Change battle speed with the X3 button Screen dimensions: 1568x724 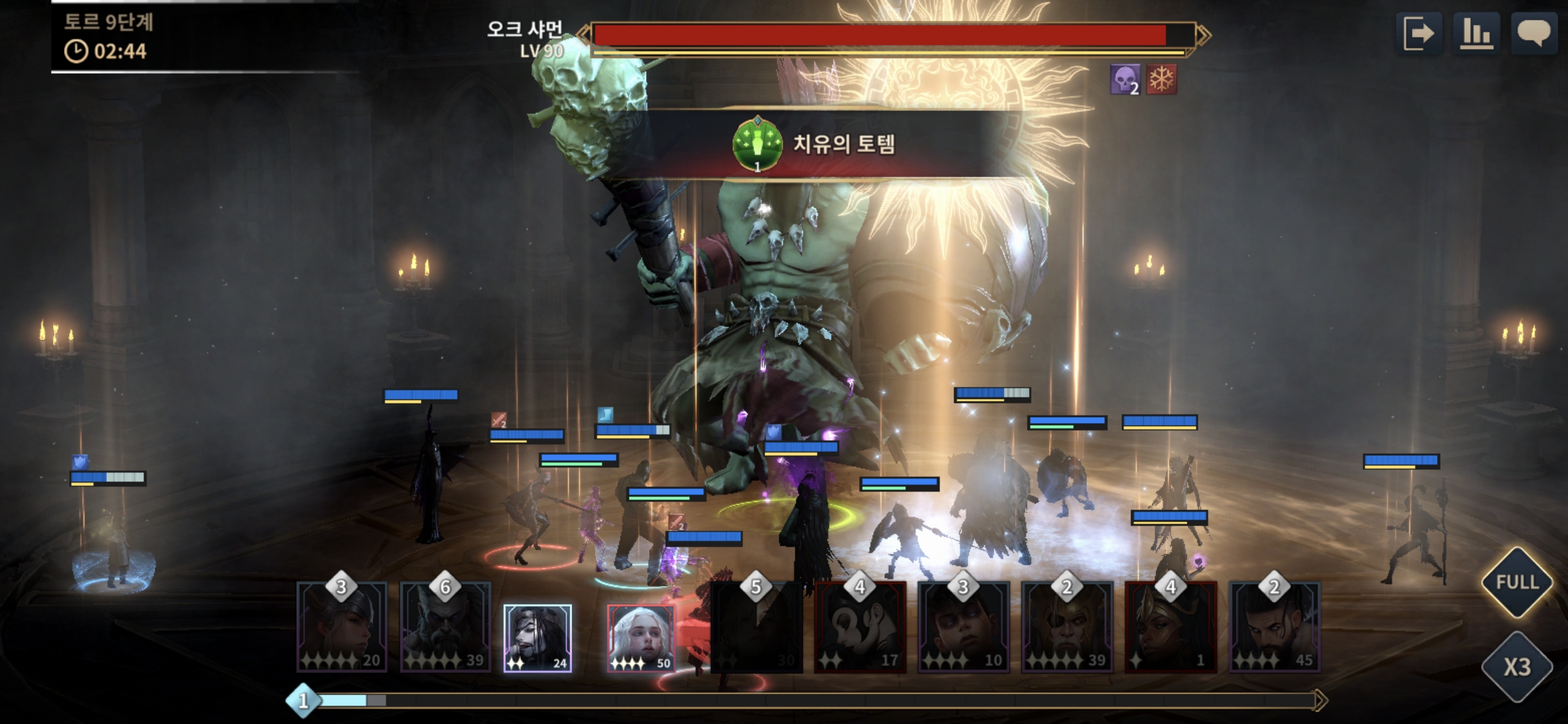coord(1517,666)
